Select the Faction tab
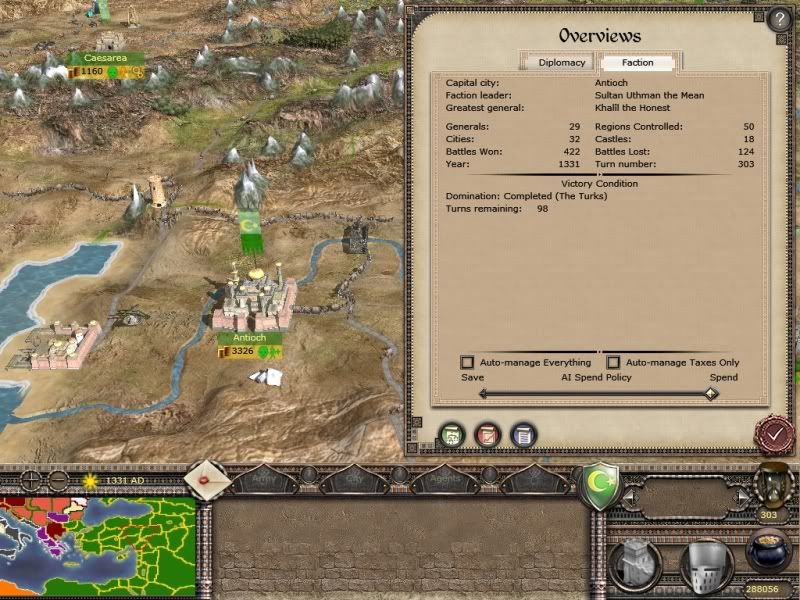 point(637,62)
